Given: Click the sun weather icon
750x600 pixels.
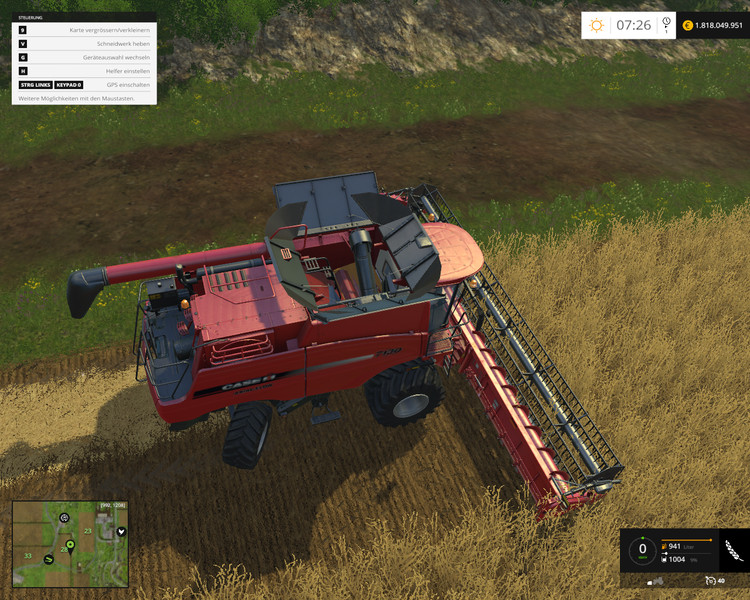Looking at the screenshot, I should click(x=597, y=25).
